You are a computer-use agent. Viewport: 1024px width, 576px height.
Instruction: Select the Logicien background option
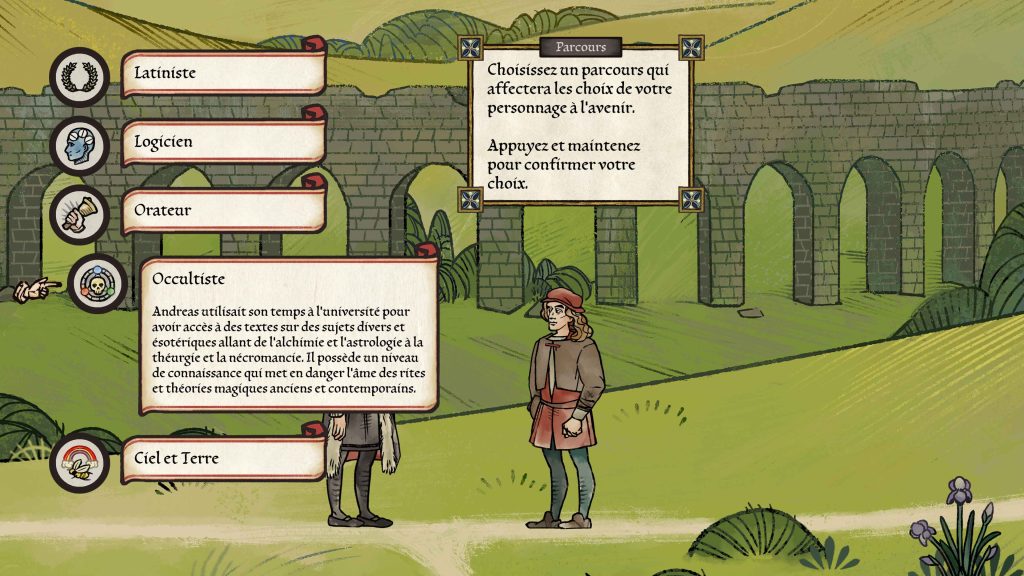(x=224, y=142)
